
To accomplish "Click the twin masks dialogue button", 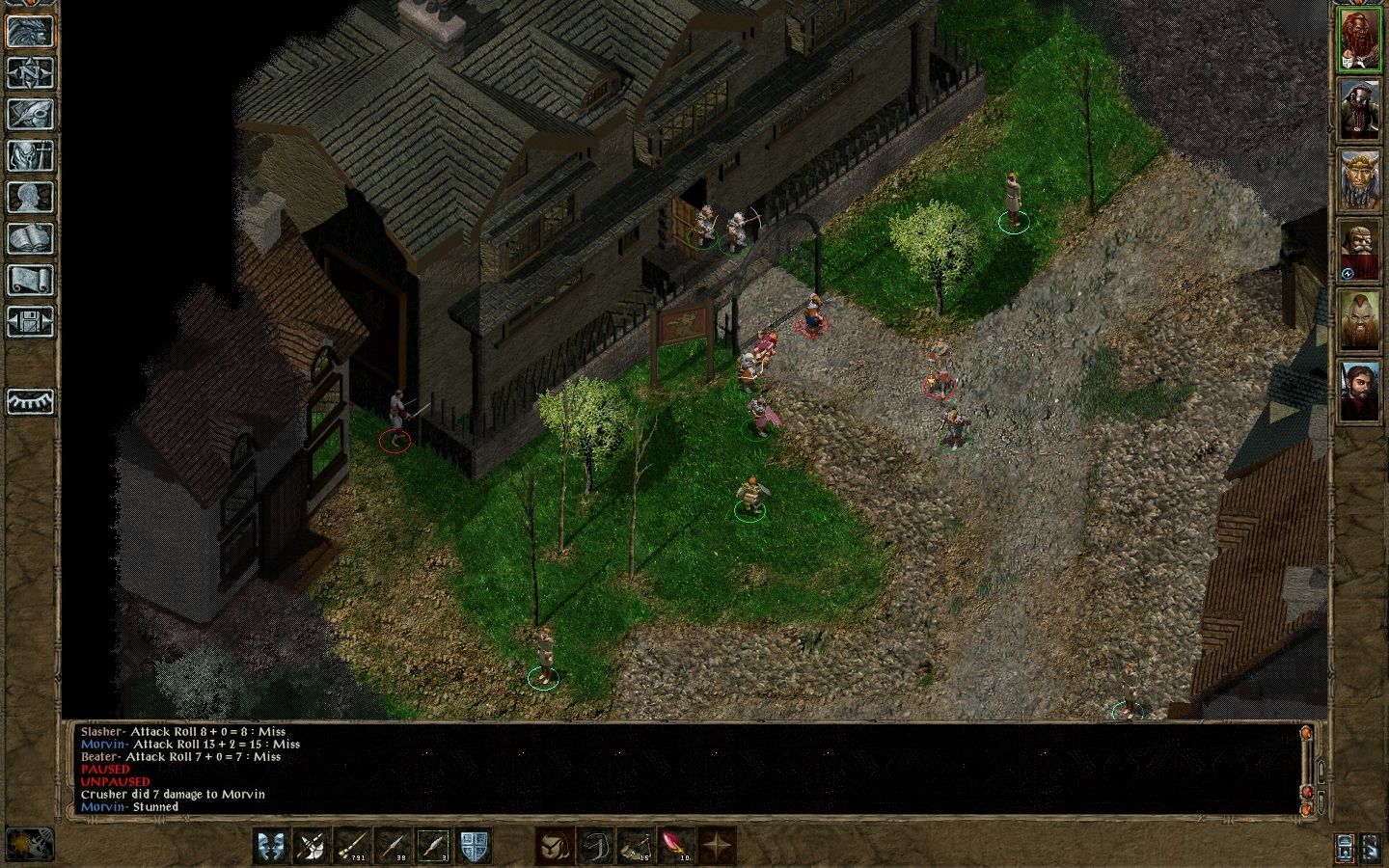I will coord(272,846).
